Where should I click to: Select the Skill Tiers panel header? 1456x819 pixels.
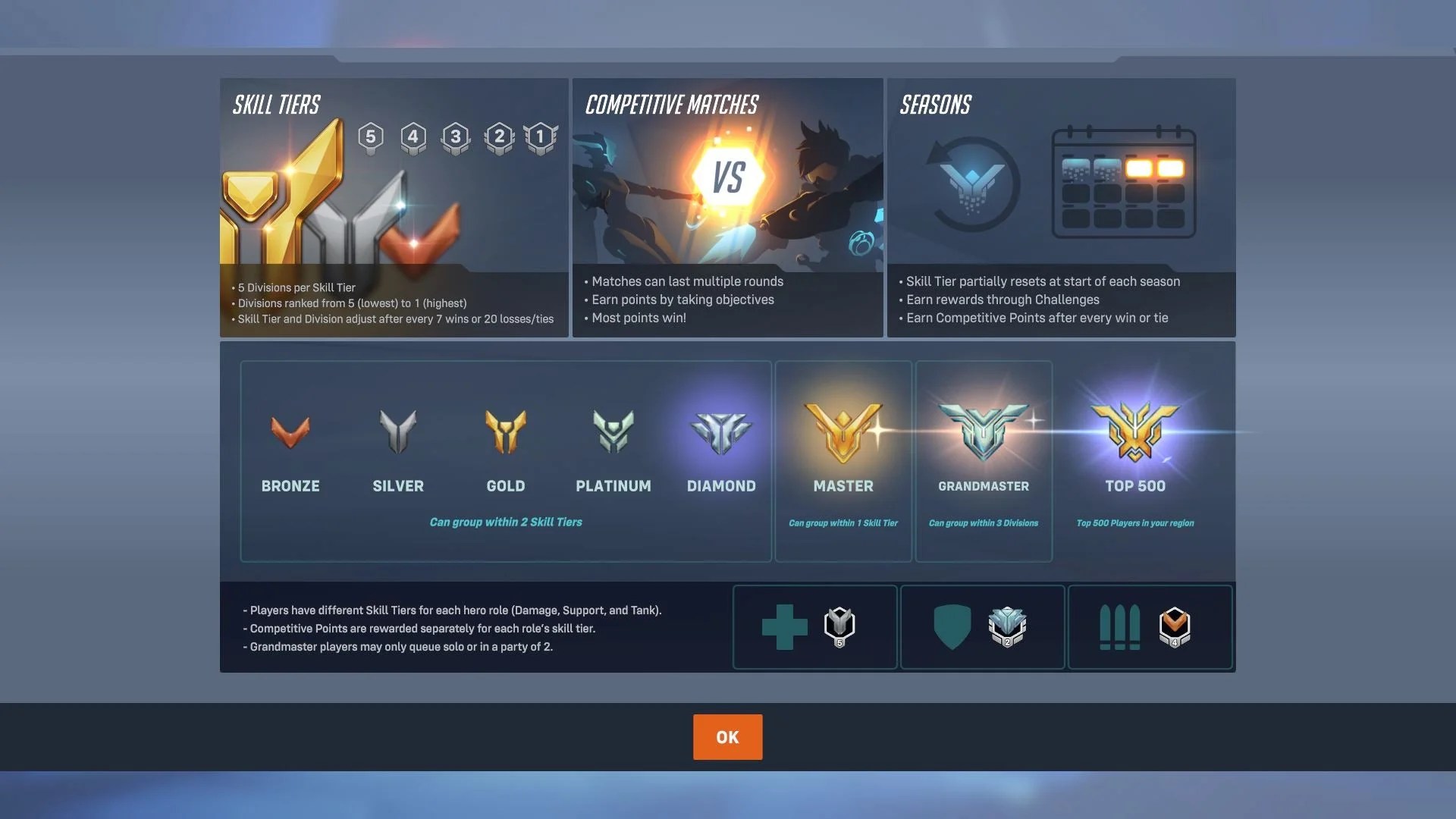(275, 105)
